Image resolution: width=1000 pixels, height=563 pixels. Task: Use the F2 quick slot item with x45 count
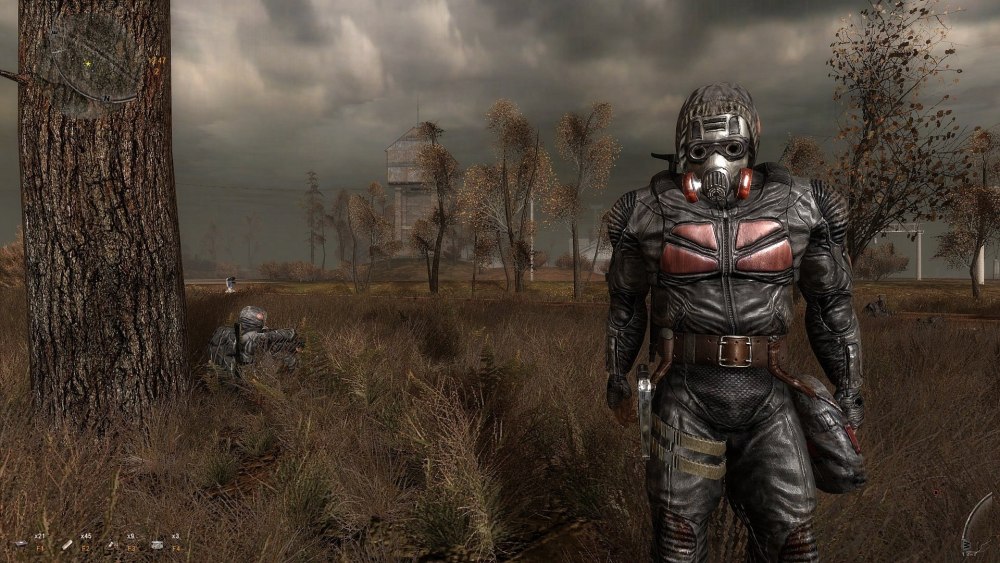coord(66,544)
